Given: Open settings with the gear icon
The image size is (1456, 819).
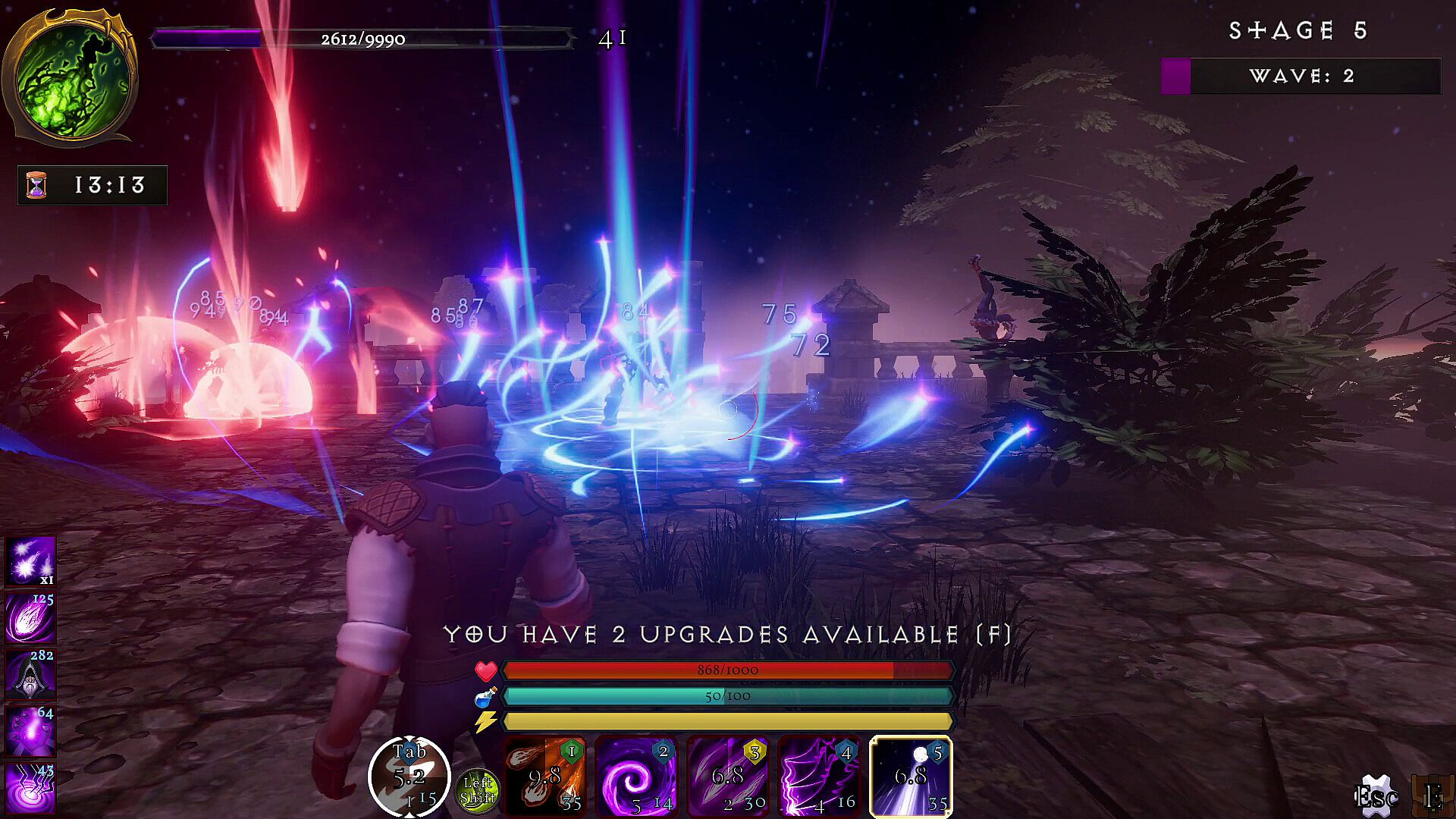Looking at the screenshot, I should 1375,796.
